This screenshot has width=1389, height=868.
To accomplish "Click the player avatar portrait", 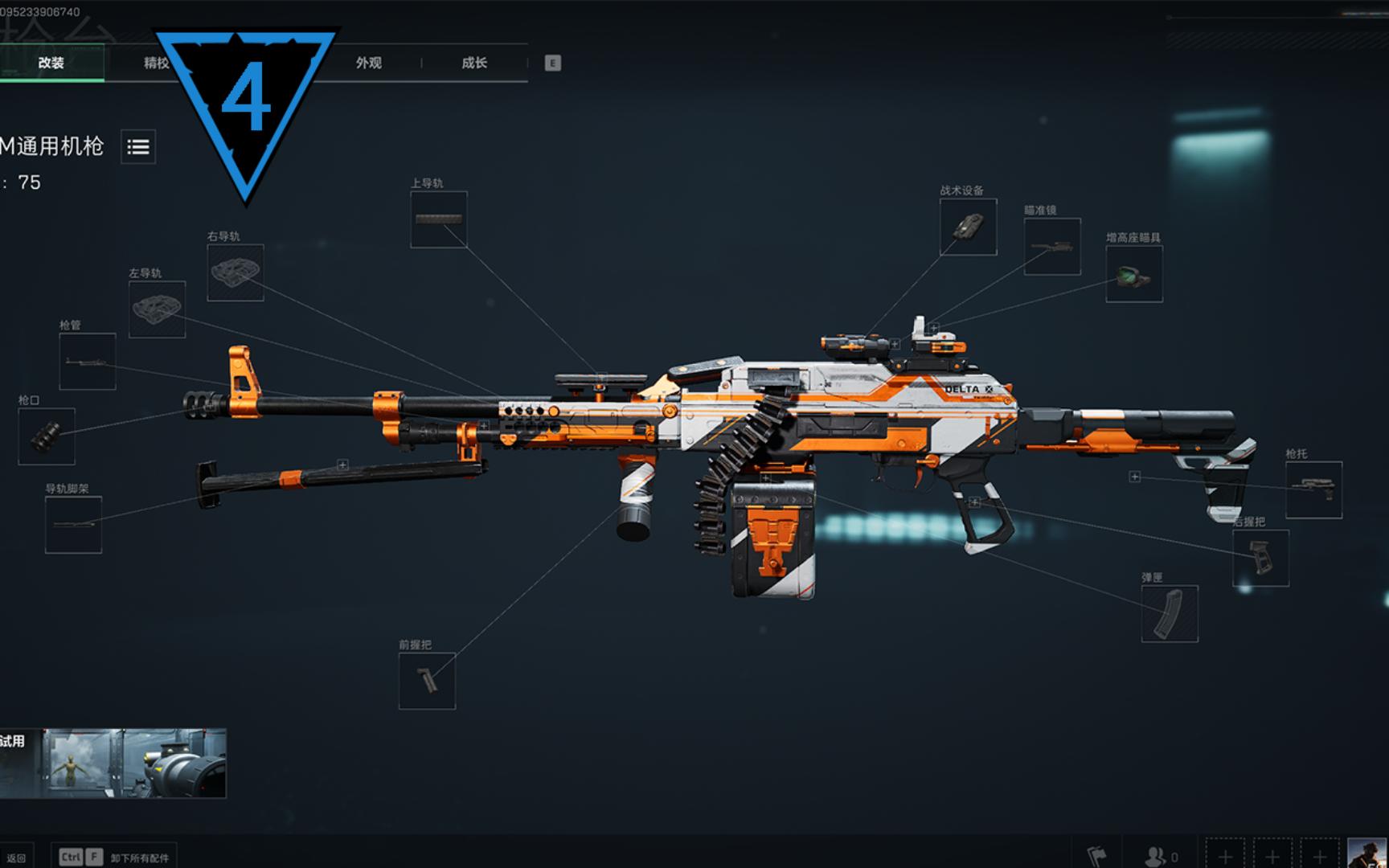I will tap(1366, 853).
